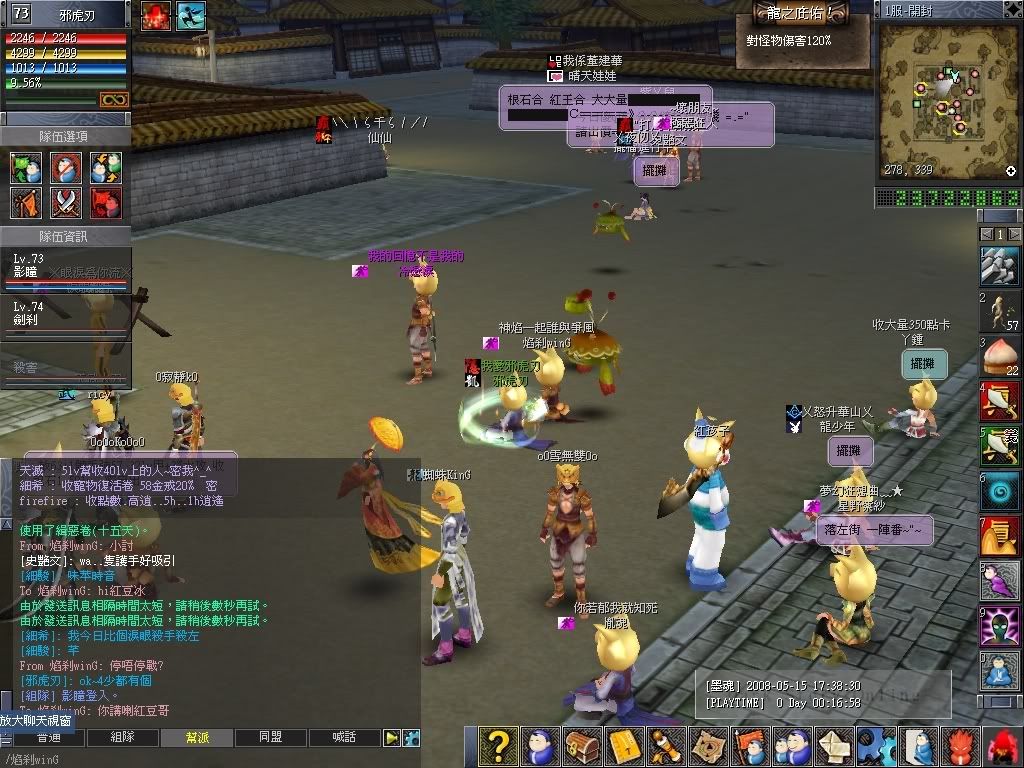Select the 同盟 chat tab
The image size is (1024, 768).
[271, 737]
